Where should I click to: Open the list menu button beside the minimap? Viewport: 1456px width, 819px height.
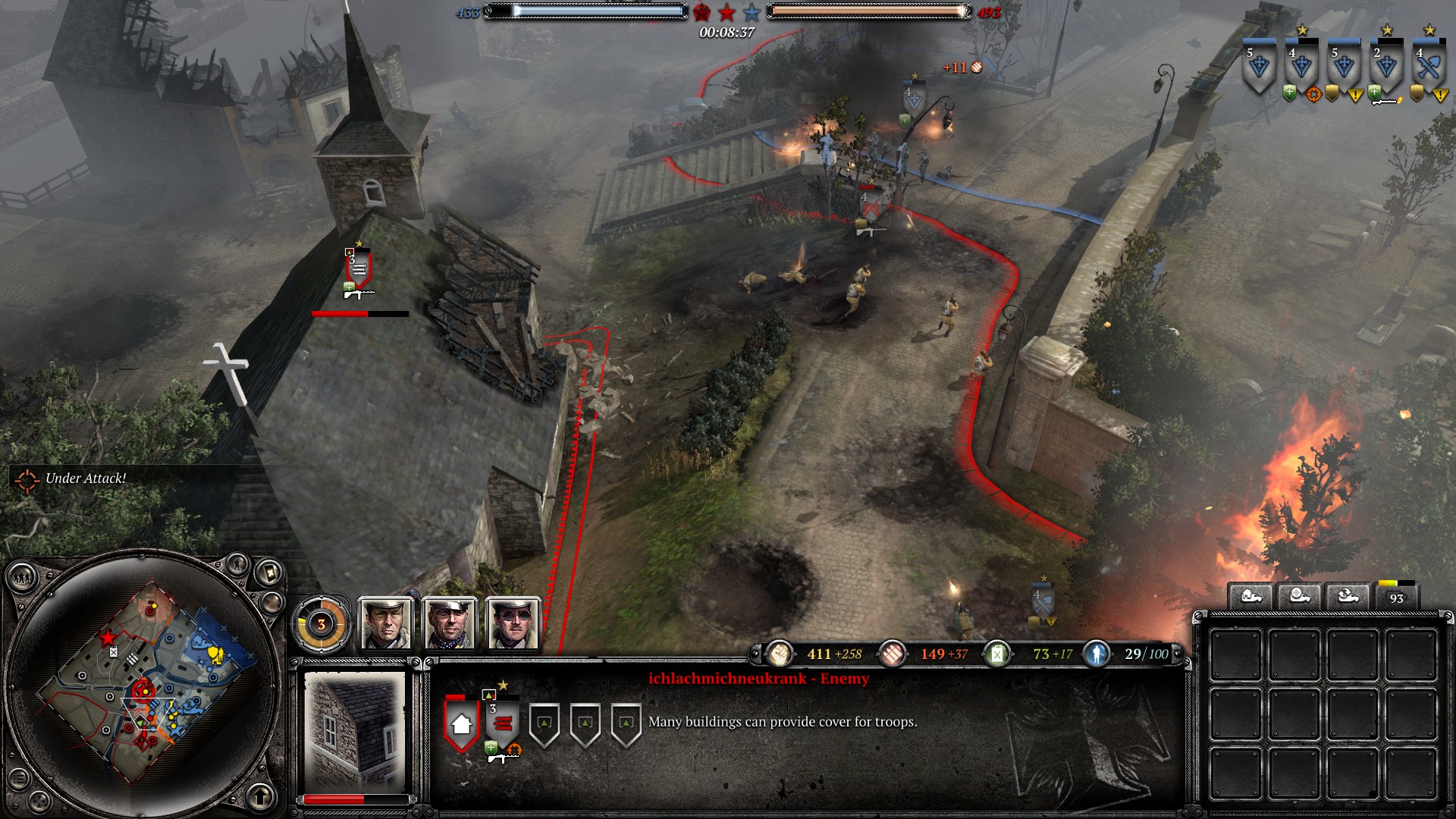point(20,779)
